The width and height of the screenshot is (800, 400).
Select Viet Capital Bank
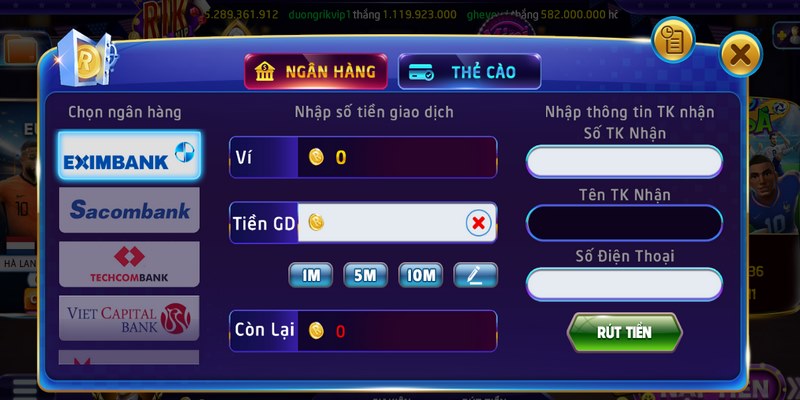[129, 317]
